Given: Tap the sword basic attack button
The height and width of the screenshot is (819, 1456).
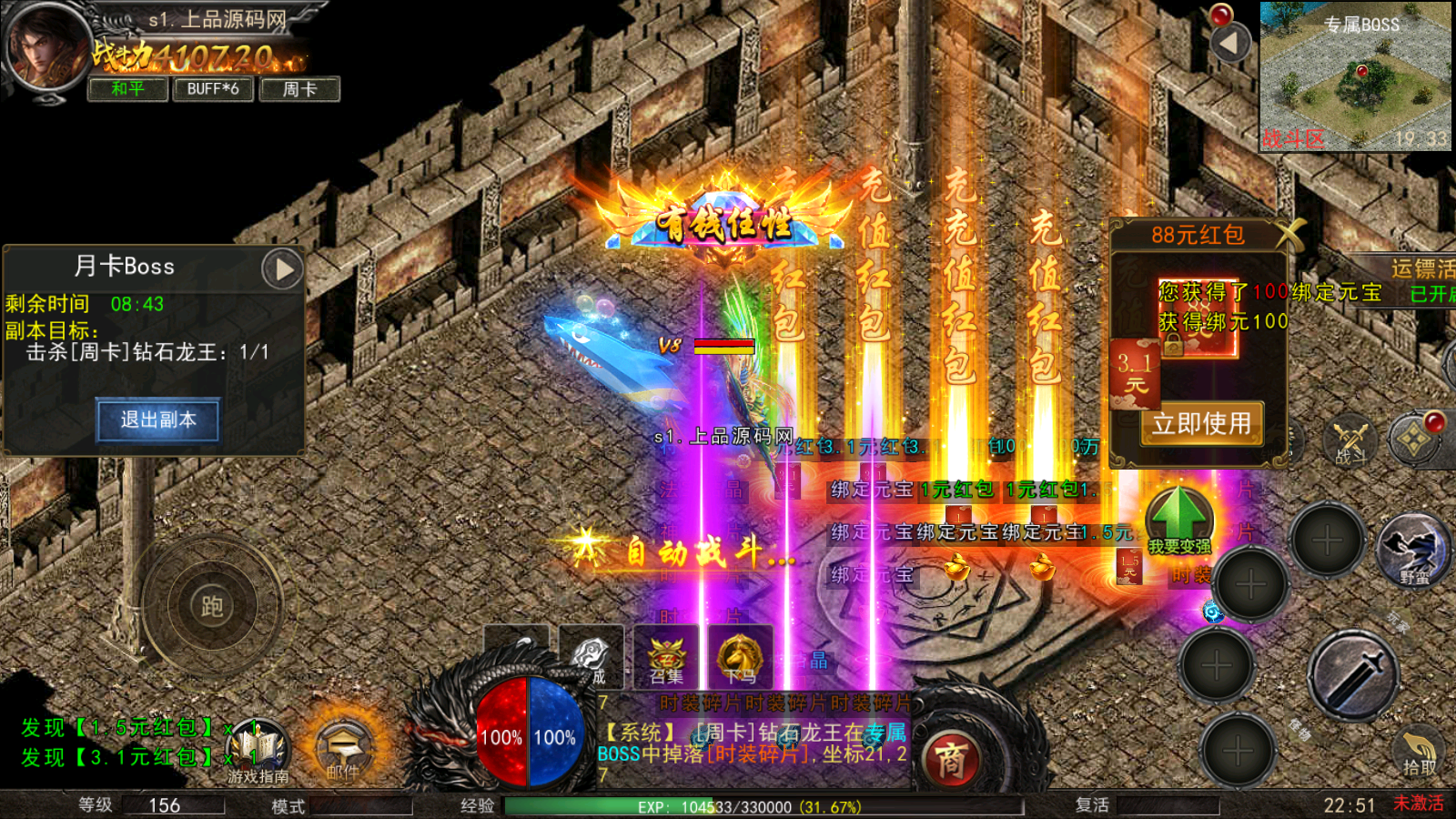Looking at the screenshot, I should click(x=1353, y=675).
